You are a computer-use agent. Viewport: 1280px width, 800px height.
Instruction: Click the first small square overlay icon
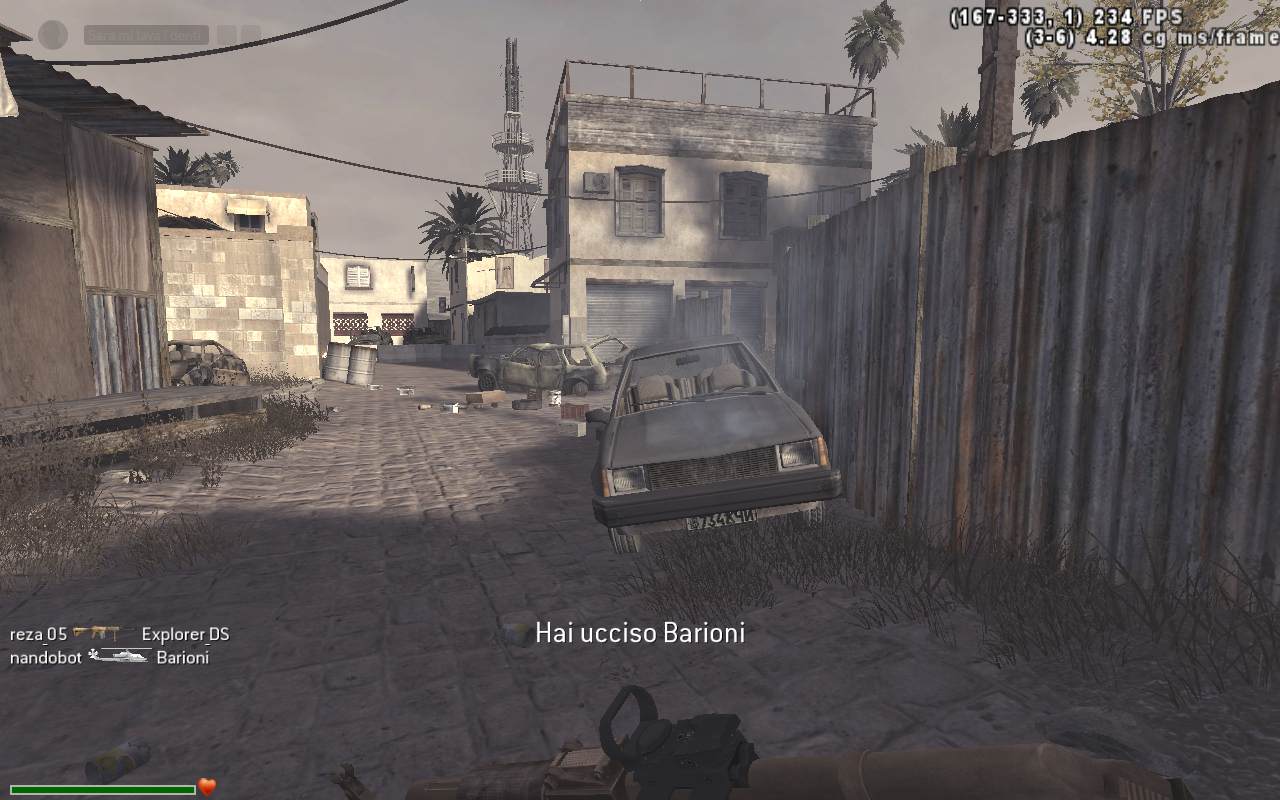225,31
